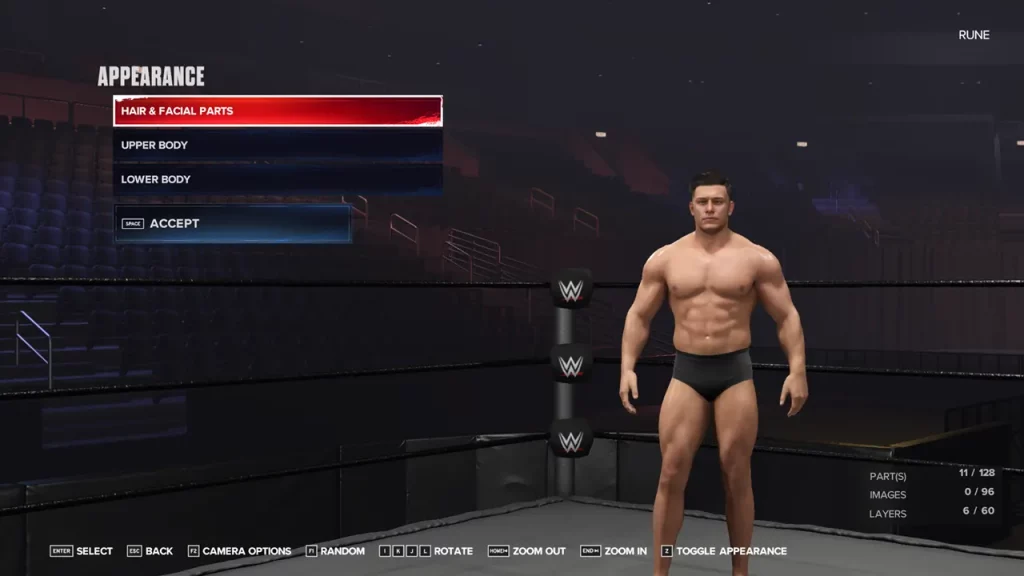Select the Upper Body entry
1024x576 pixels.
[277, 145]
